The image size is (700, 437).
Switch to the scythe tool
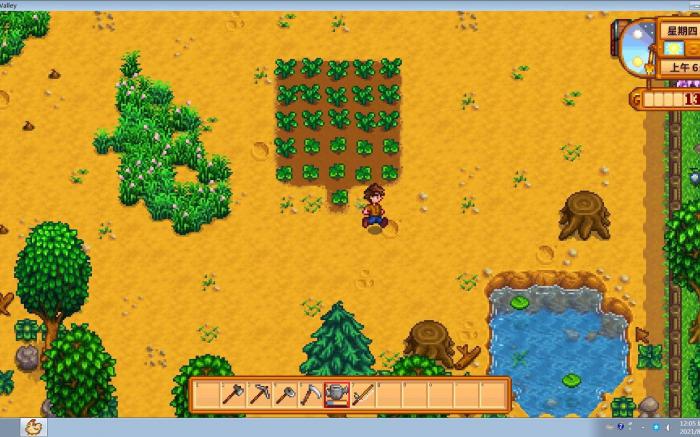312,394
